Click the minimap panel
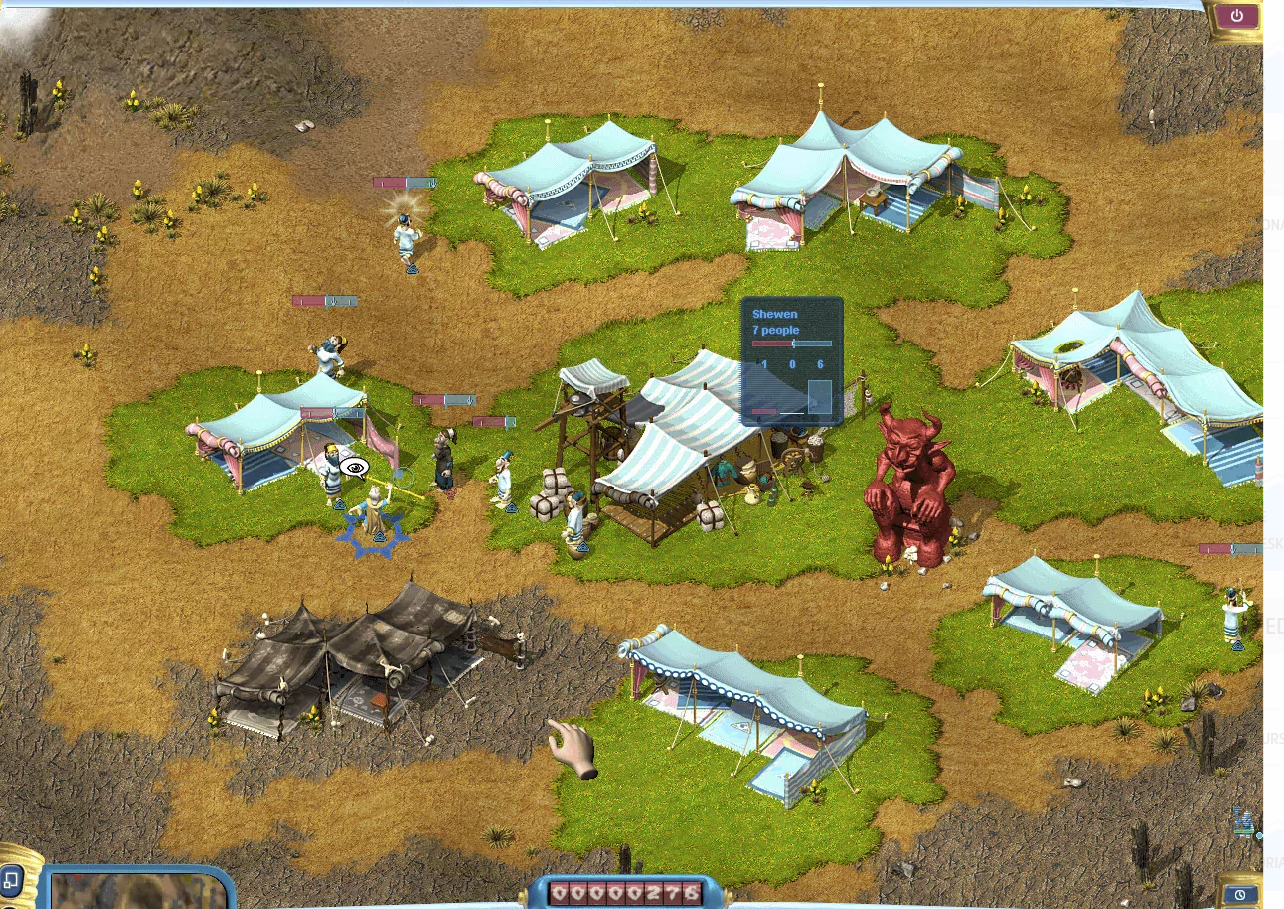This screenshot has width=1284, height=909. pyautogui.click(x=140, y=890)
